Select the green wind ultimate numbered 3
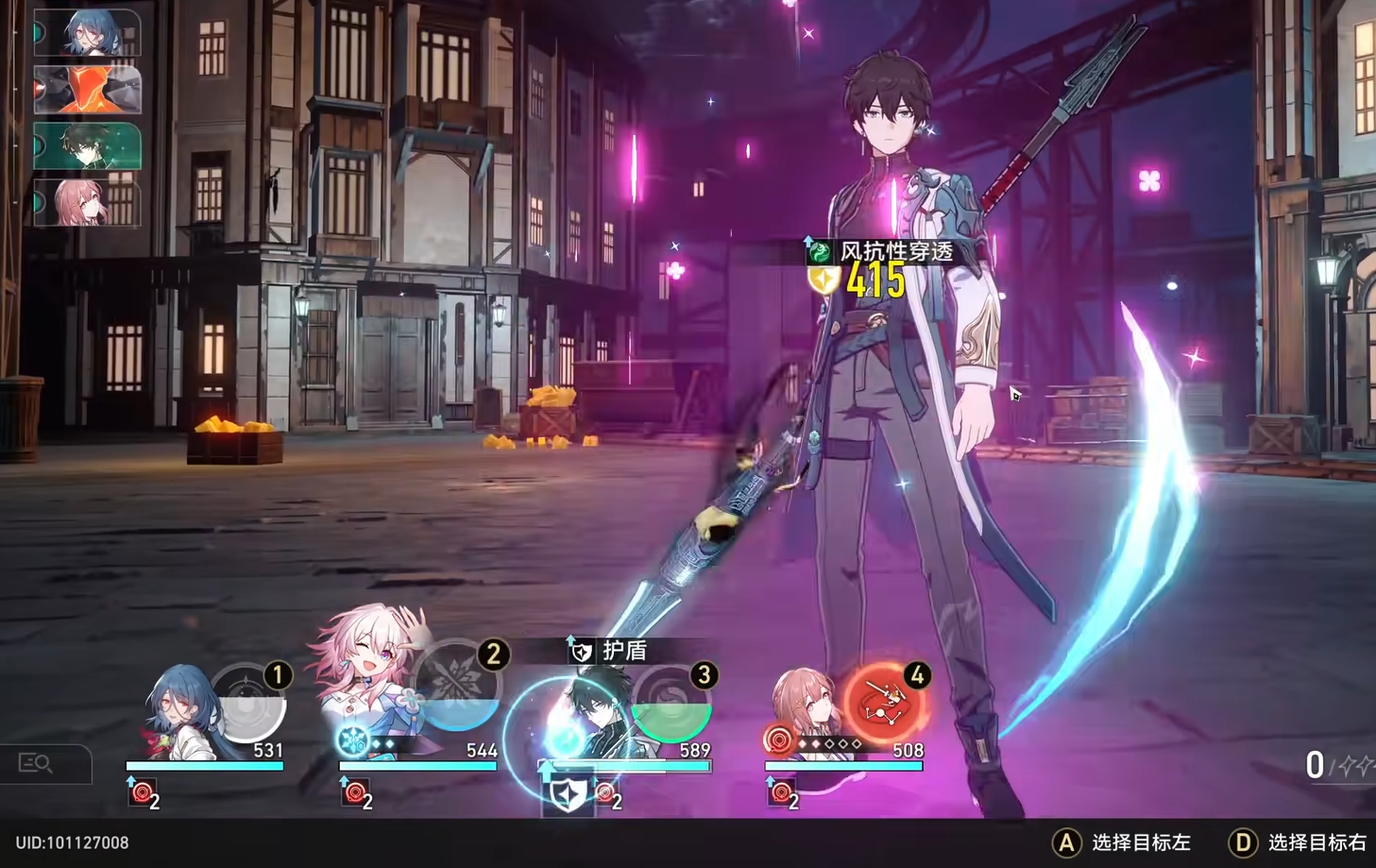 tap(671, 706)
